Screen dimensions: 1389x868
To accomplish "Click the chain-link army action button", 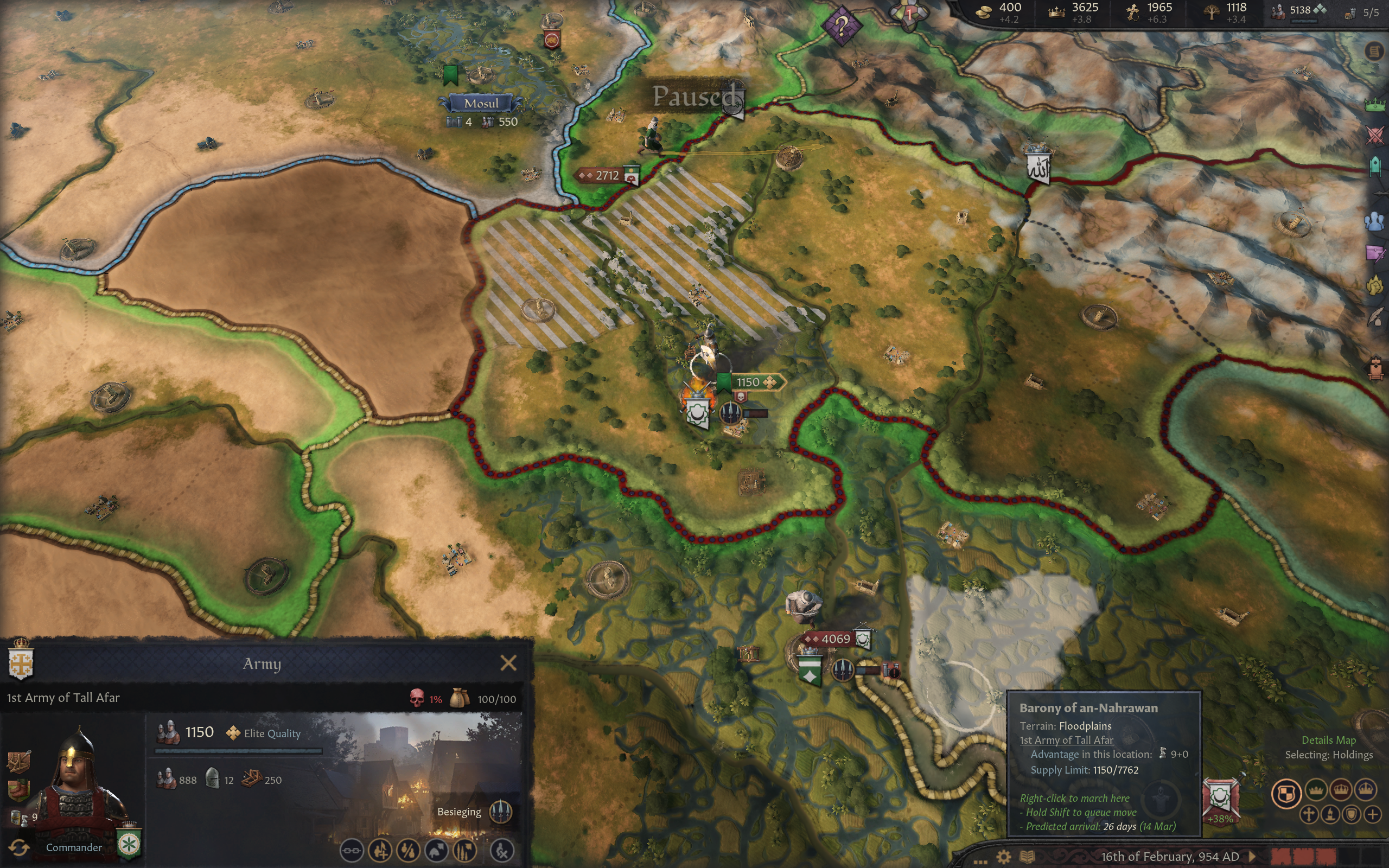I will pyautogui.click(x=351, y=850).
